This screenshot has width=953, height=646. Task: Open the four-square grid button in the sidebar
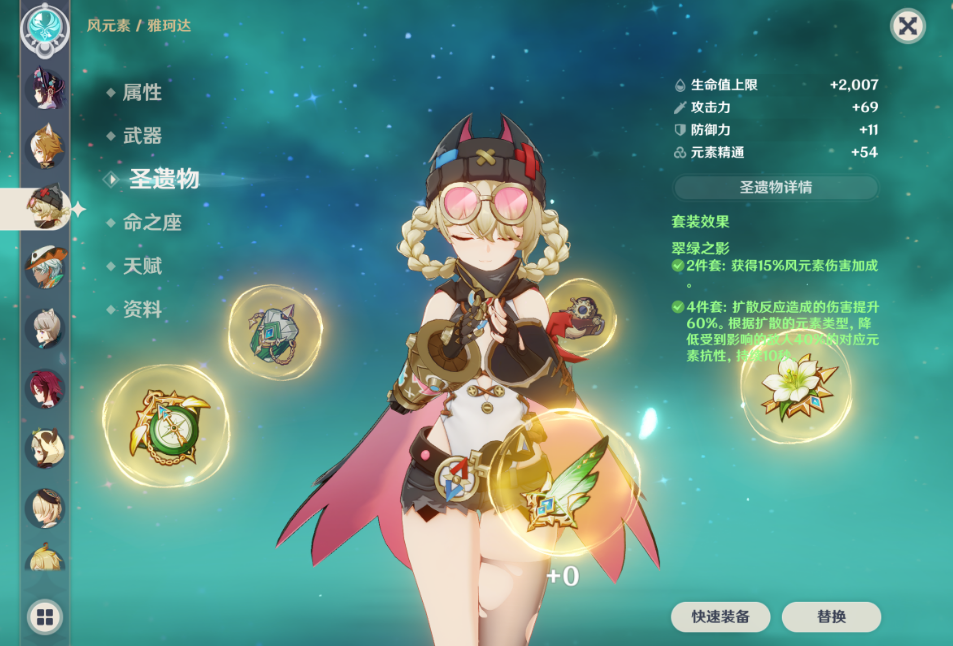(45, 616)
